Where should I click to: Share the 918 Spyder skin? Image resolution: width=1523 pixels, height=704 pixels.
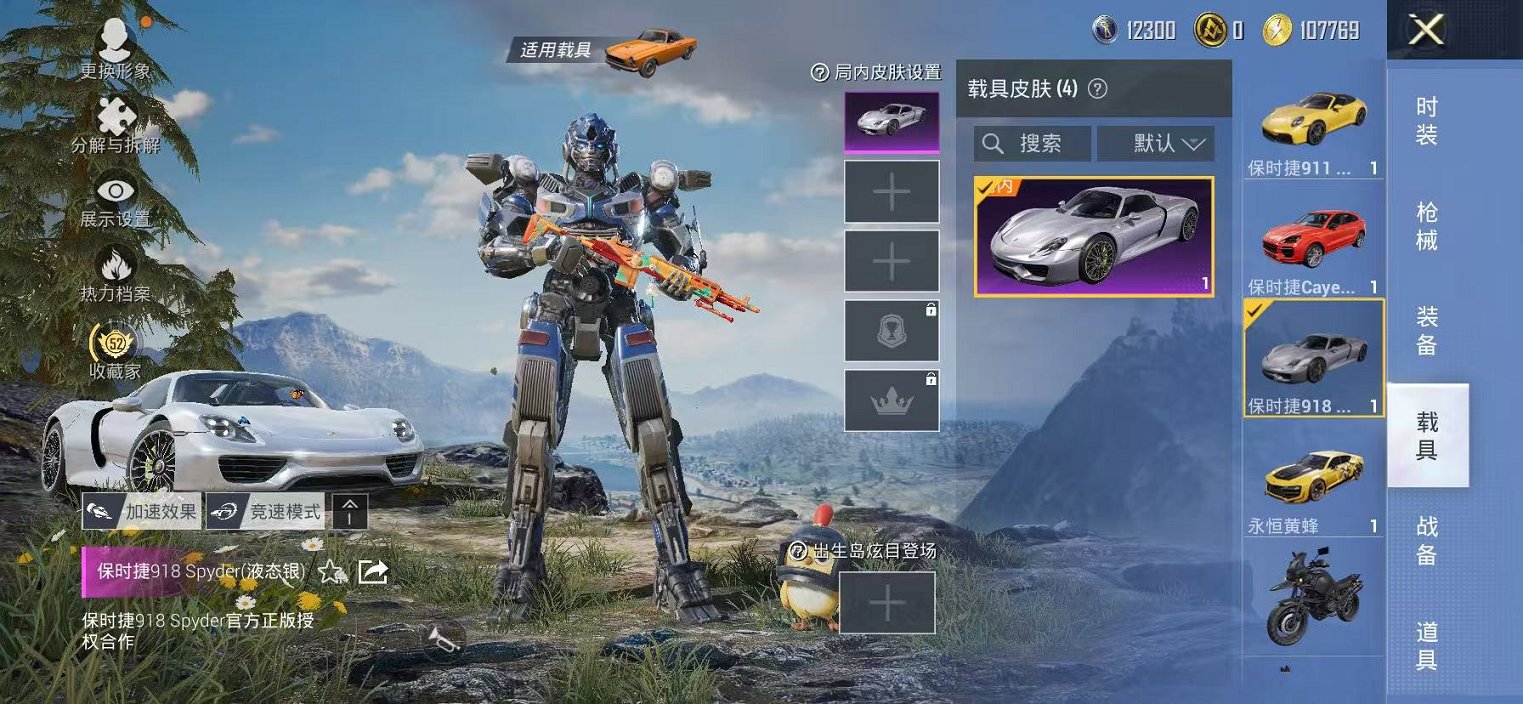pos(373,572)
